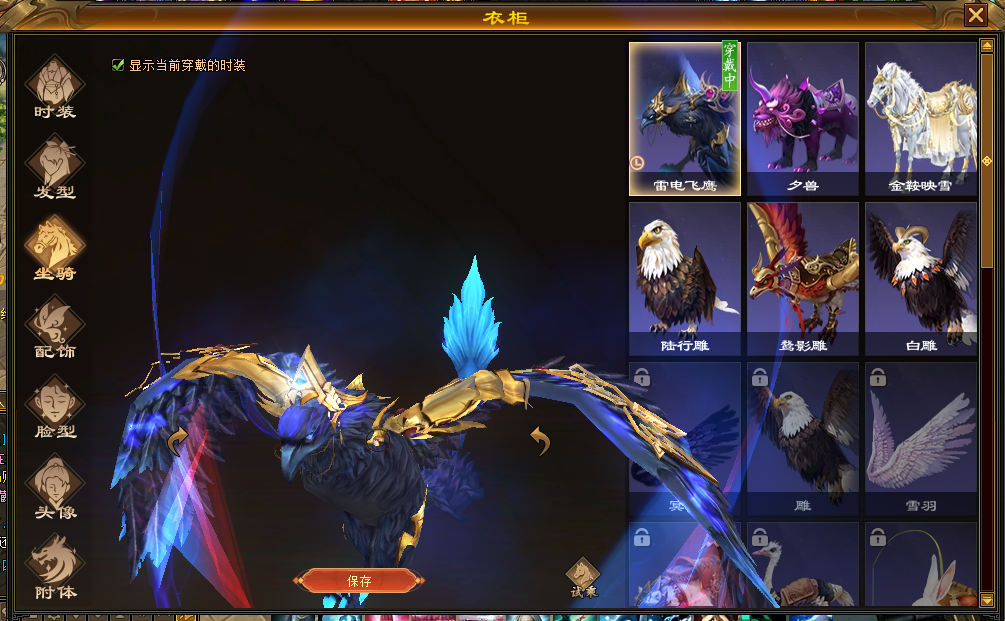Select the 金鞍映雪 white horse mount
Screen dimensions: 1005x621
(x=920, y=118)
